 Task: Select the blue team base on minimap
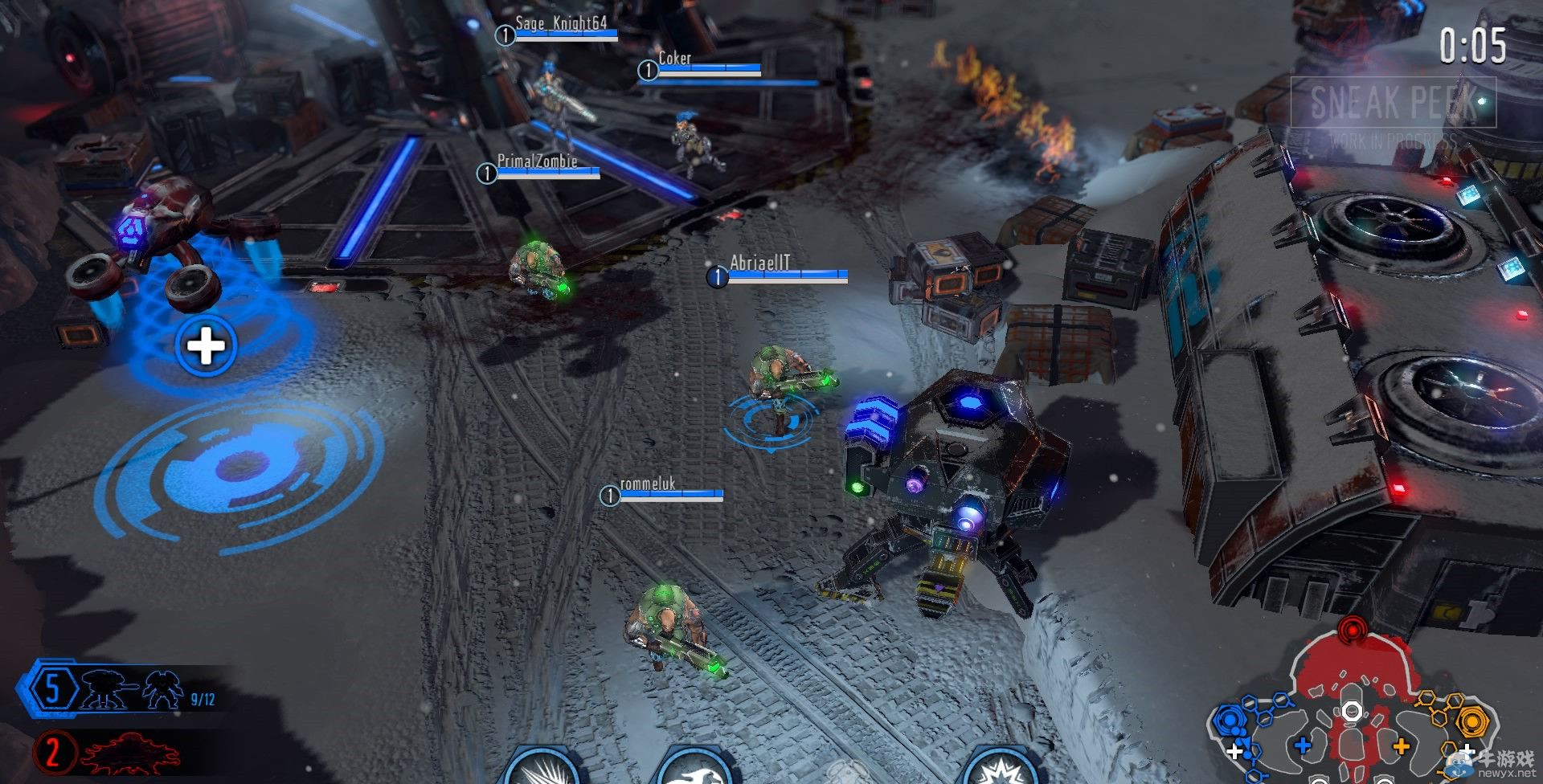click(x=1230, y=719)
